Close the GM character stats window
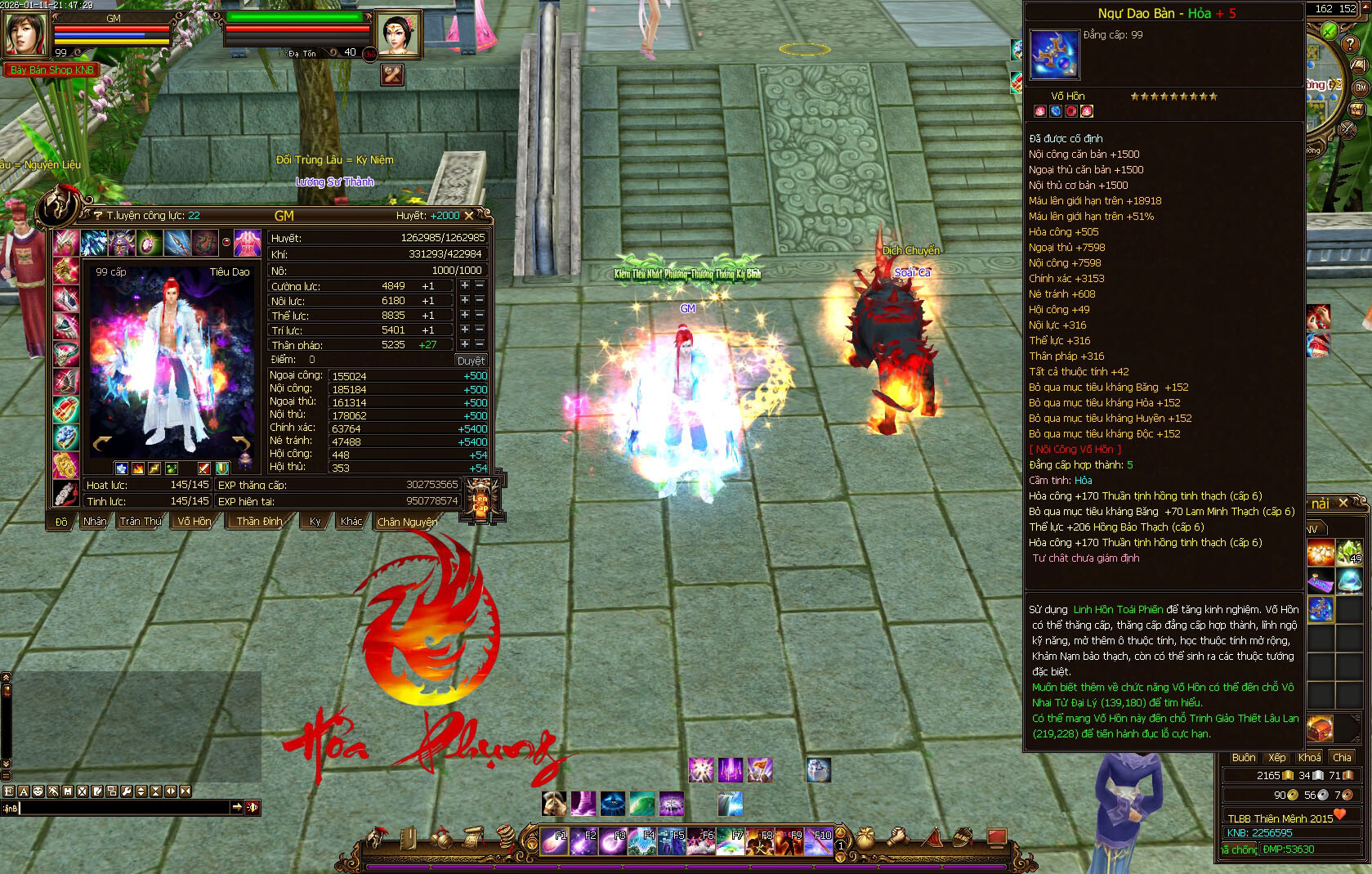1372x874 pixels. coord(469,216)
